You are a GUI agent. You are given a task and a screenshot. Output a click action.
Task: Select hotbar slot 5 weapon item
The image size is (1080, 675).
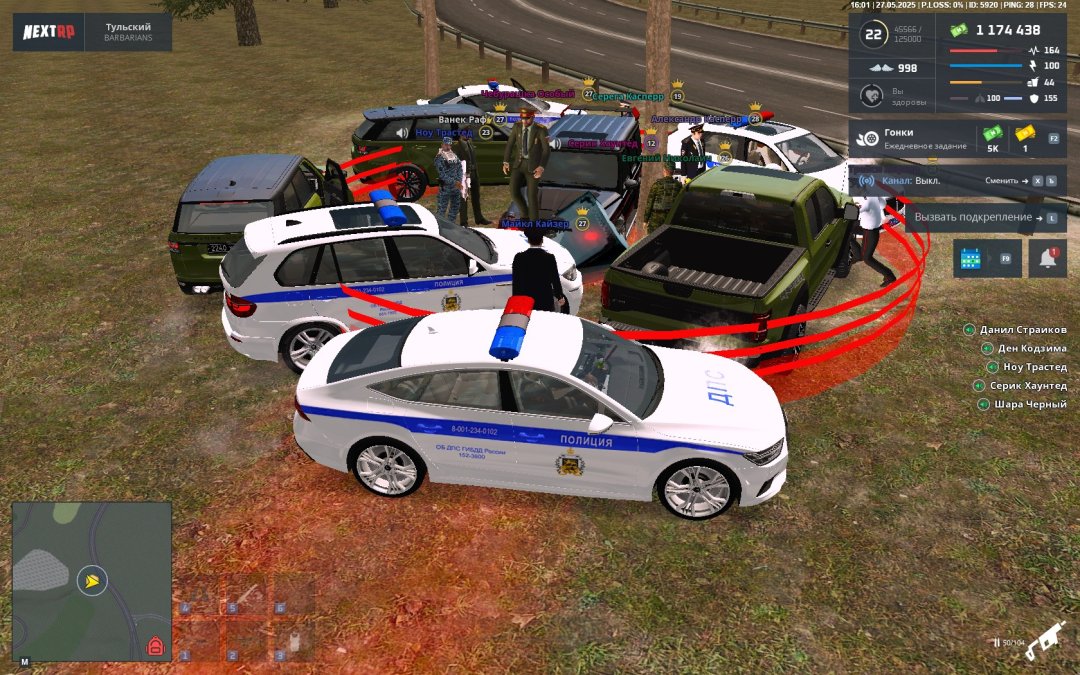point(245,594)
